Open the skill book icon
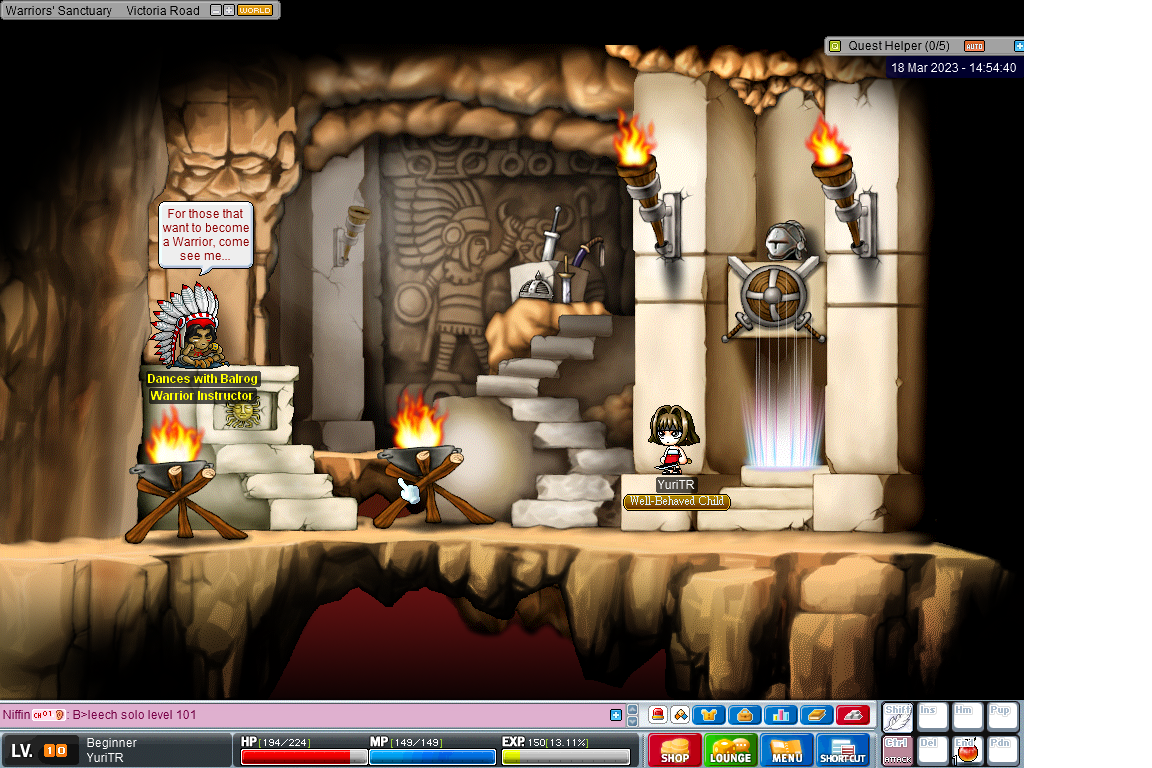Viewport: 1152px width, 768px height. pos(816,715)
